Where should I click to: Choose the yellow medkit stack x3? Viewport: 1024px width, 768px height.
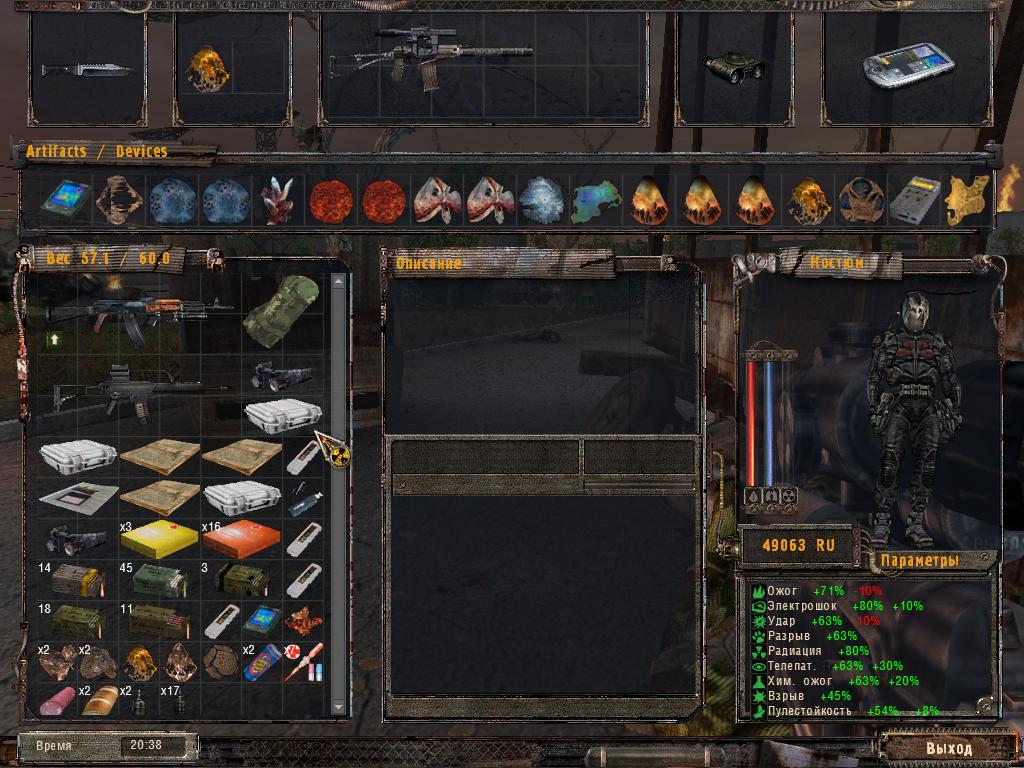click(158, 540)
